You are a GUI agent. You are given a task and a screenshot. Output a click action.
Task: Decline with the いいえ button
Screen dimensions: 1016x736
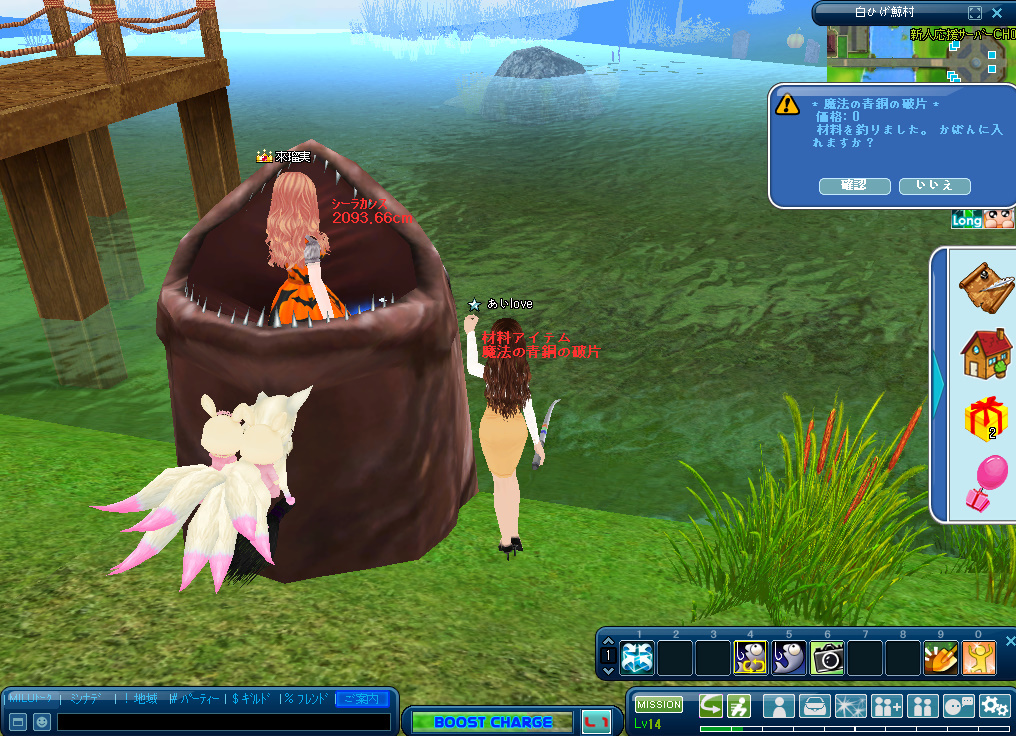click(x=934, y=186)
